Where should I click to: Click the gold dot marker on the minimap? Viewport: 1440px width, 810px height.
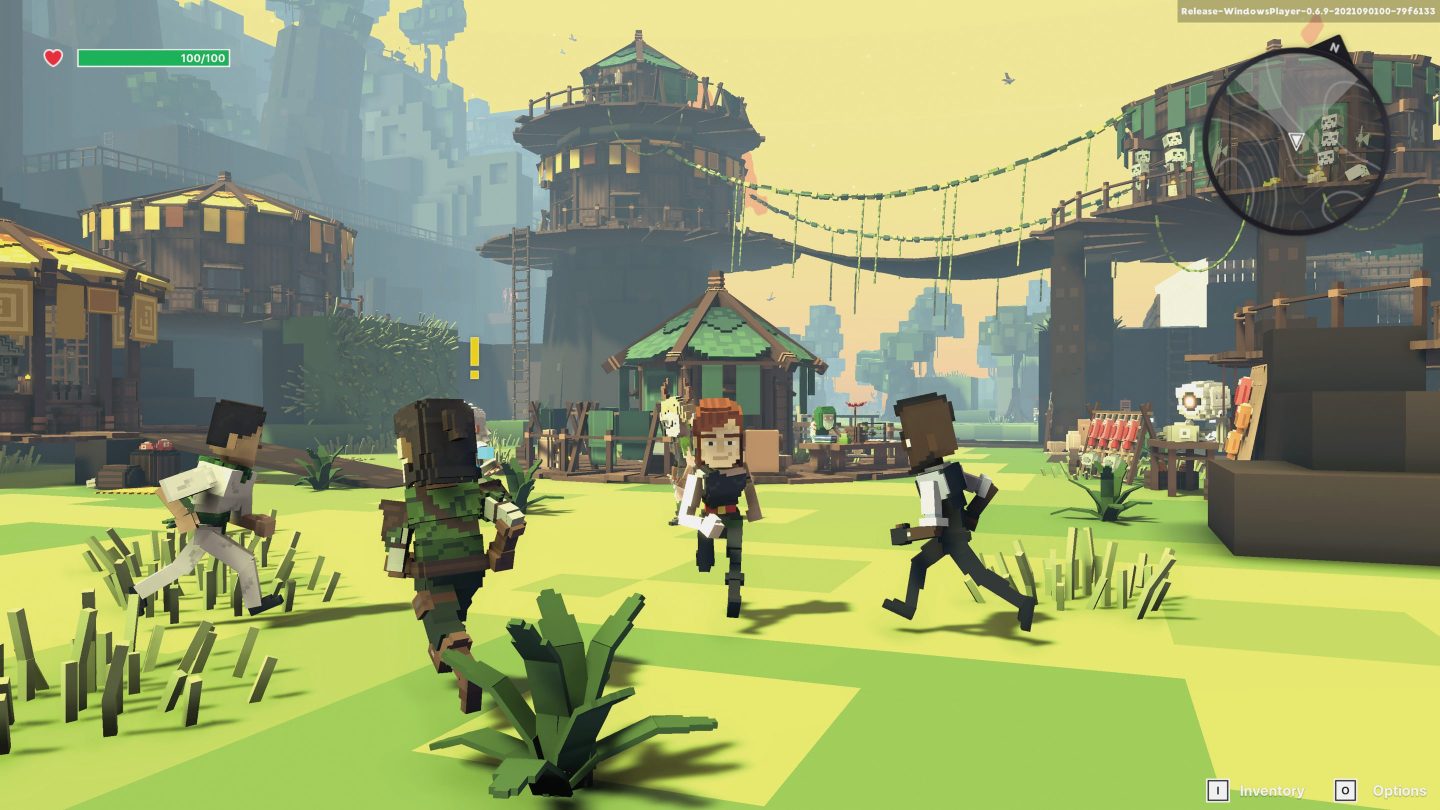[1314, 173]
